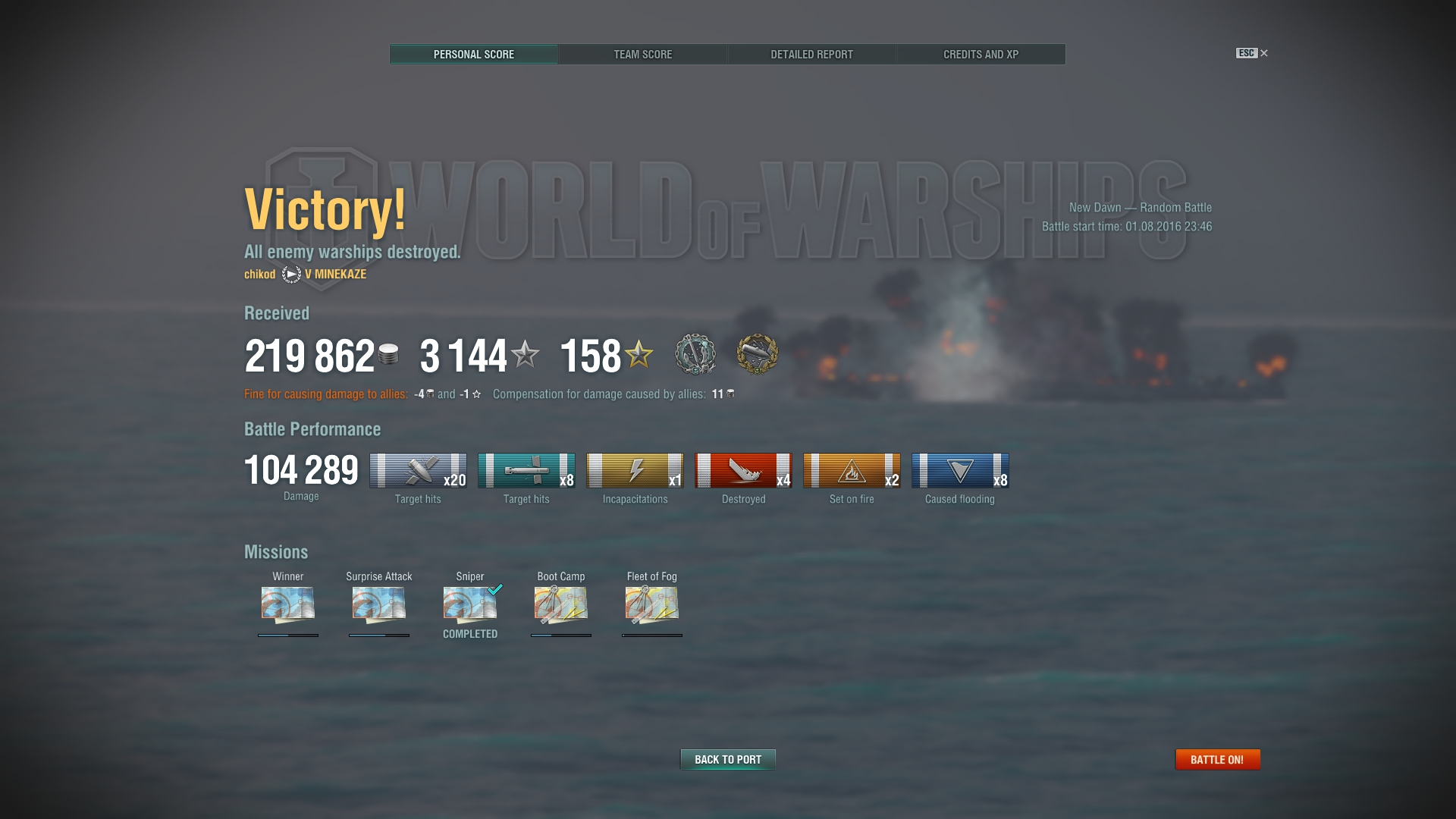Click the shell Target hits x20 ribbon
The image size is (1456, 819).
(x=418, y=471)
